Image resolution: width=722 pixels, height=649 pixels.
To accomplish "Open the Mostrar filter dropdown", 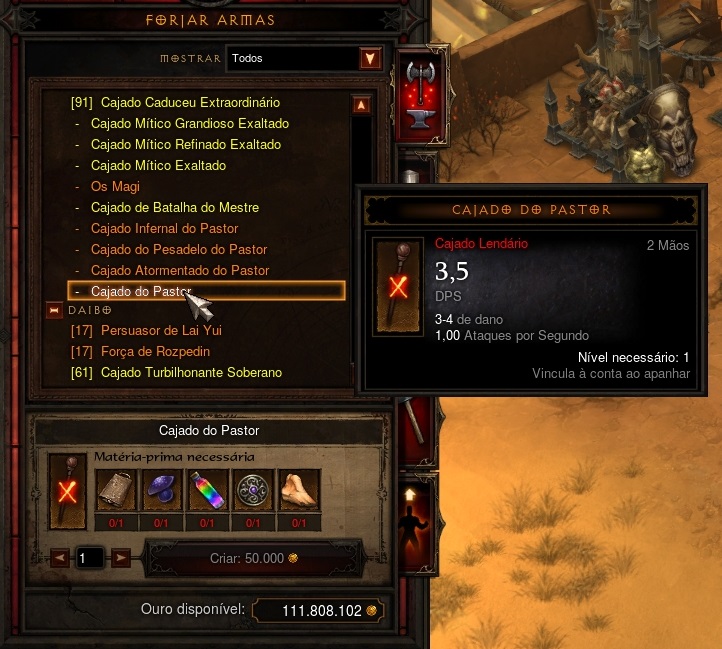I will [371, 59].
